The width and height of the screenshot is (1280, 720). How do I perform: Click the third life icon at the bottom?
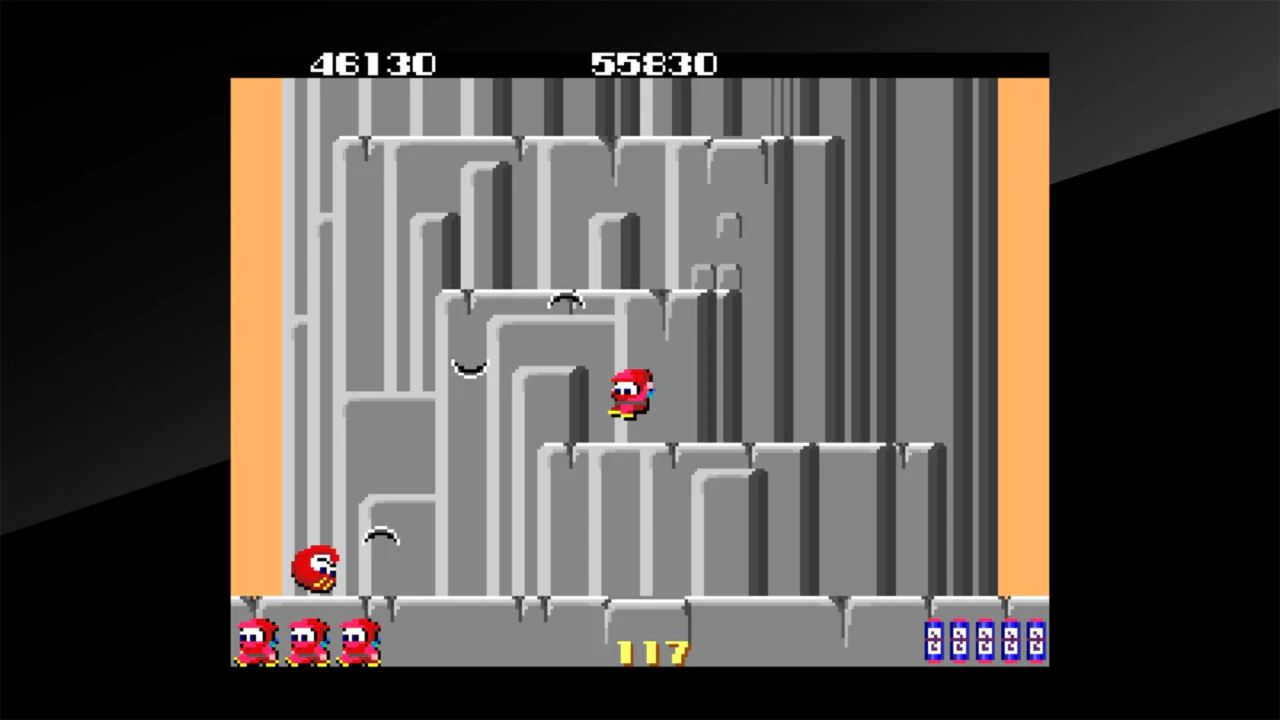coord(358,642)
